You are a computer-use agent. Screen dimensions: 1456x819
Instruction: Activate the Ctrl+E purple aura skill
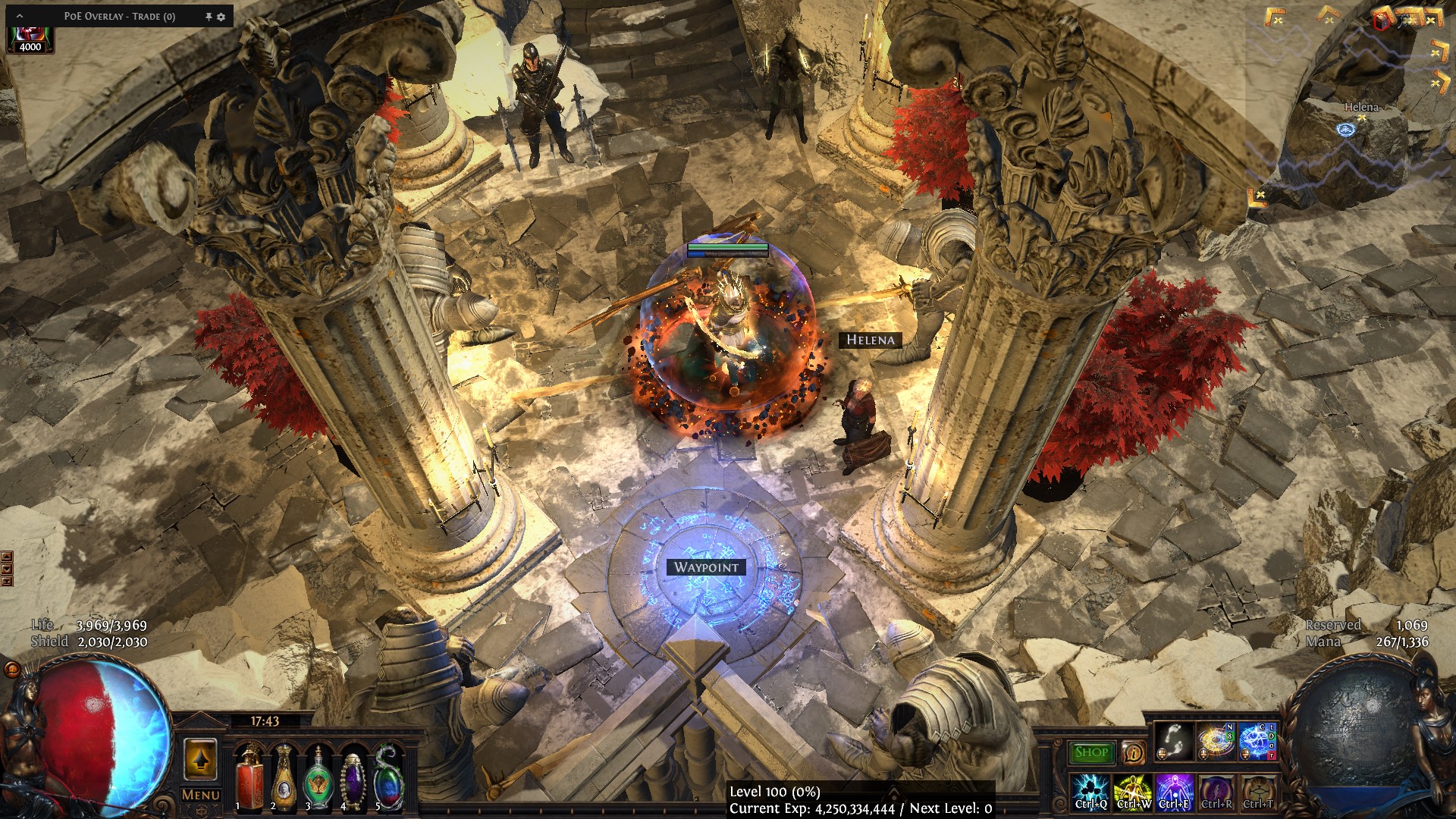click(1175, 792)
